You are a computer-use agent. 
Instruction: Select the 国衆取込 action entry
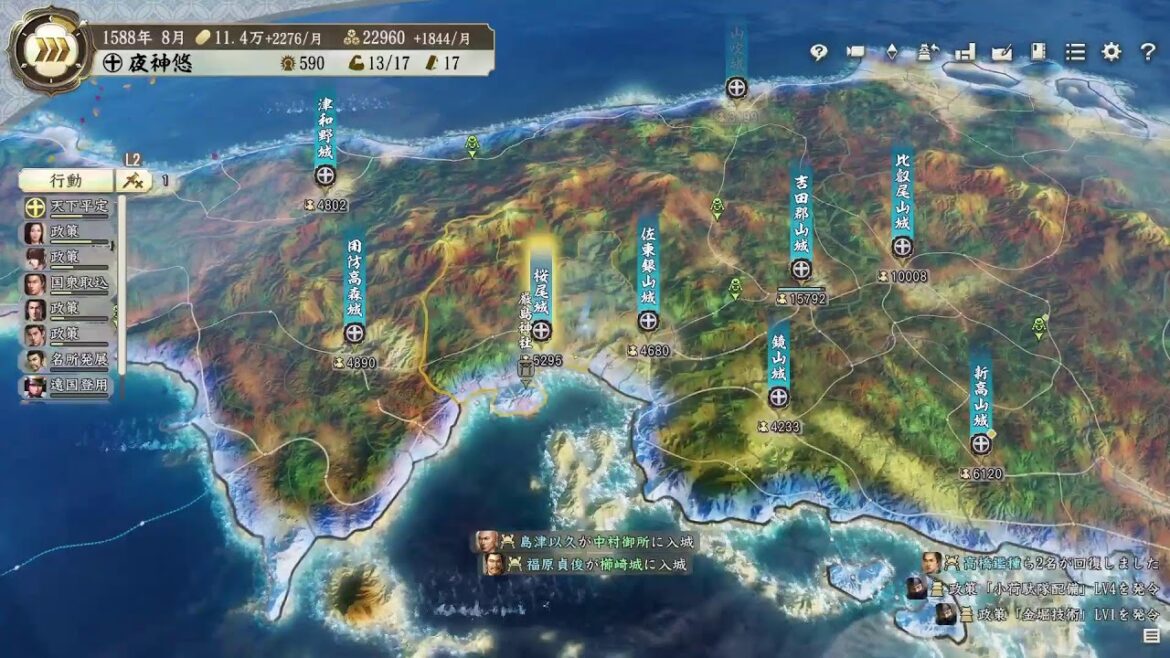[x=68, y=283]
